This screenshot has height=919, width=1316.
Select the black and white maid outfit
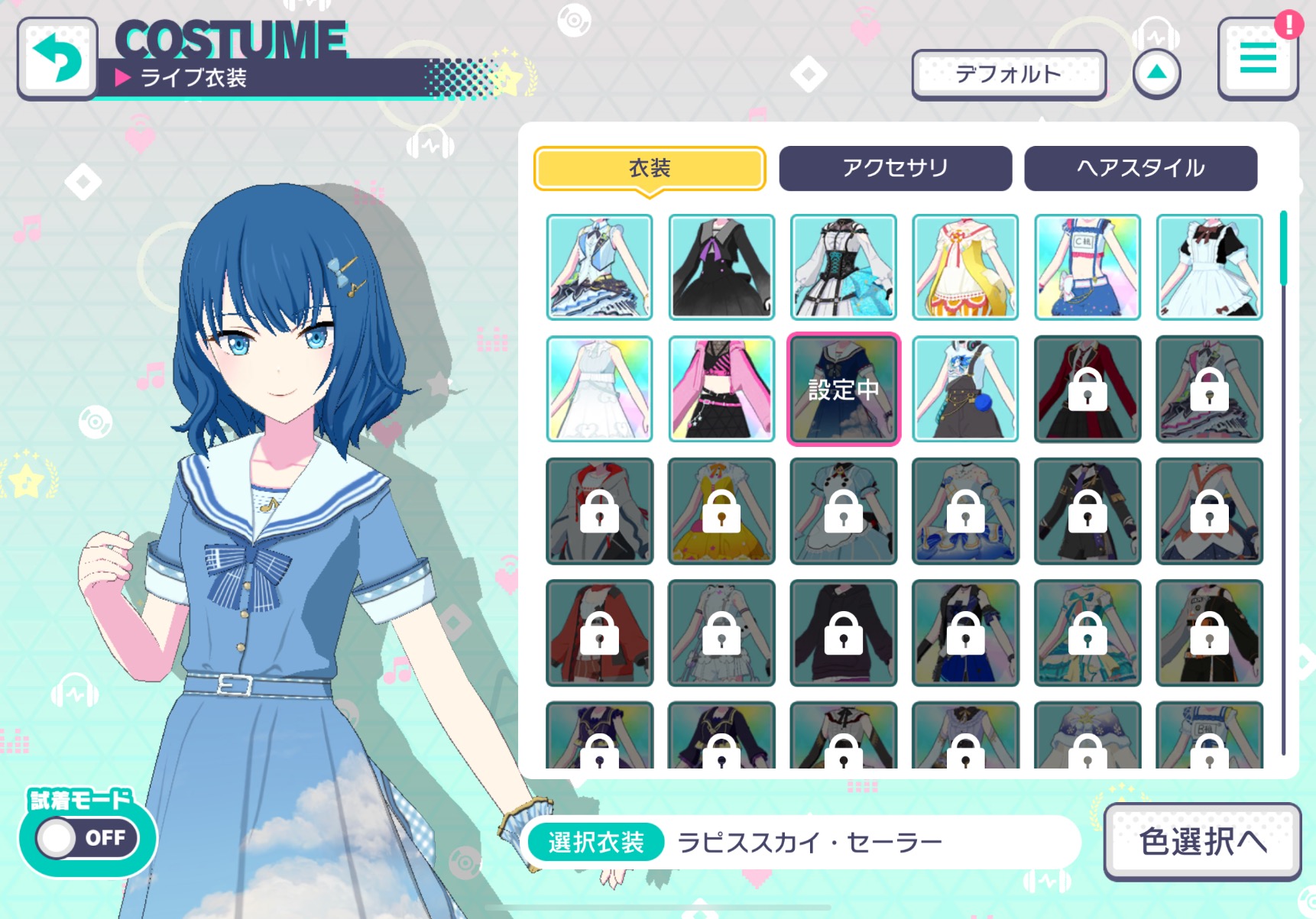point(1209,267)
